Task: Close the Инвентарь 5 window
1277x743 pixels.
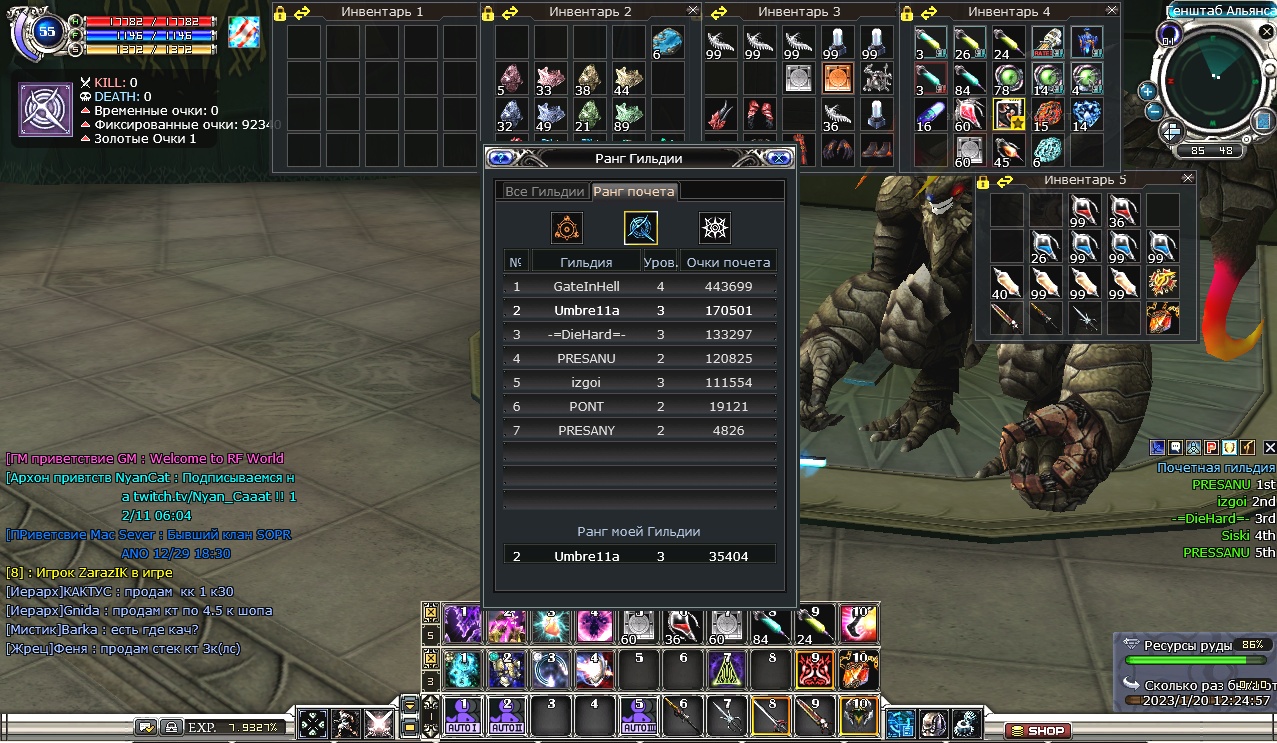Action: pos(1187,178)
